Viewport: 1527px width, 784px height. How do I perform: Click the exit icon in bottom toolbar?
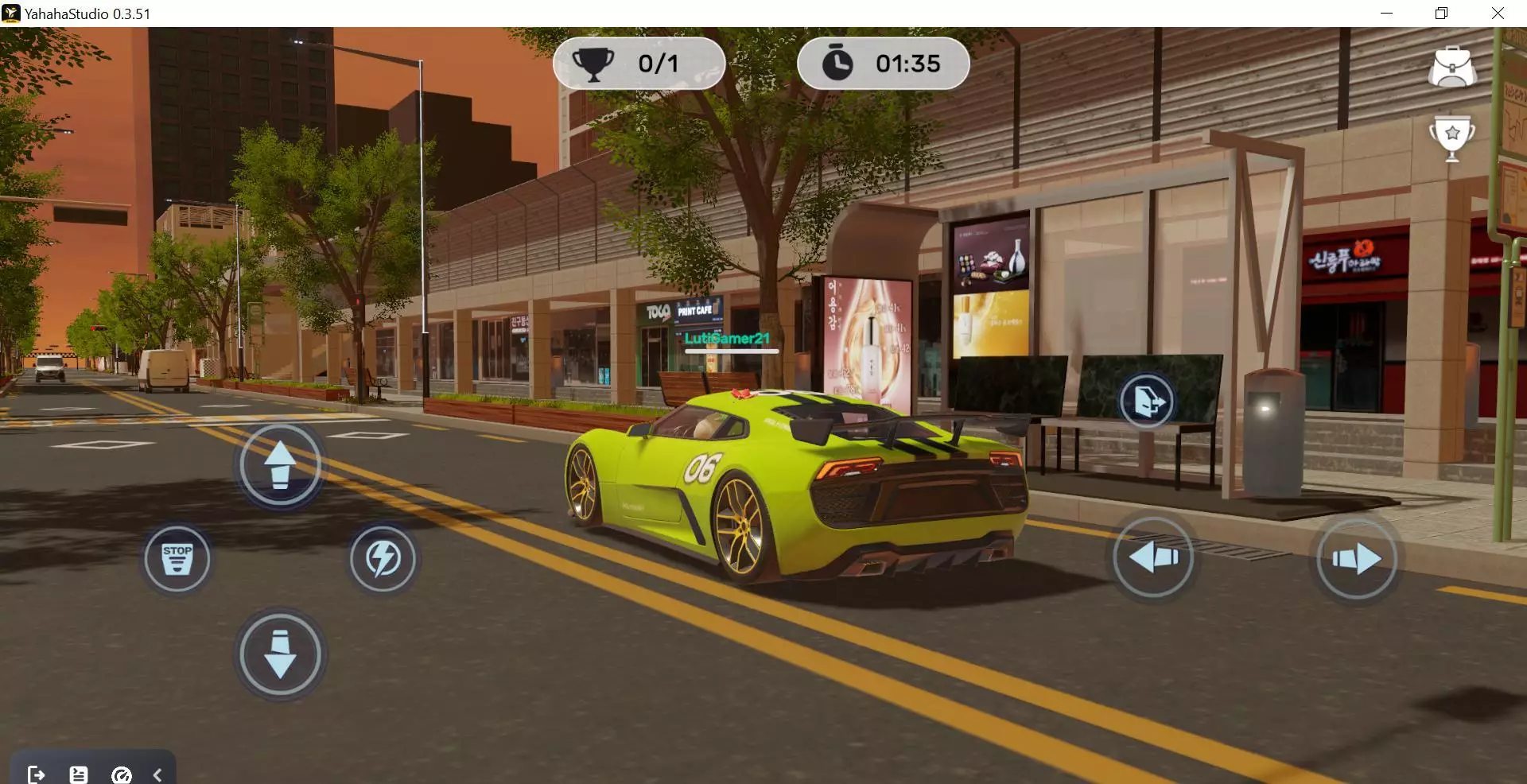pos(36,774)
